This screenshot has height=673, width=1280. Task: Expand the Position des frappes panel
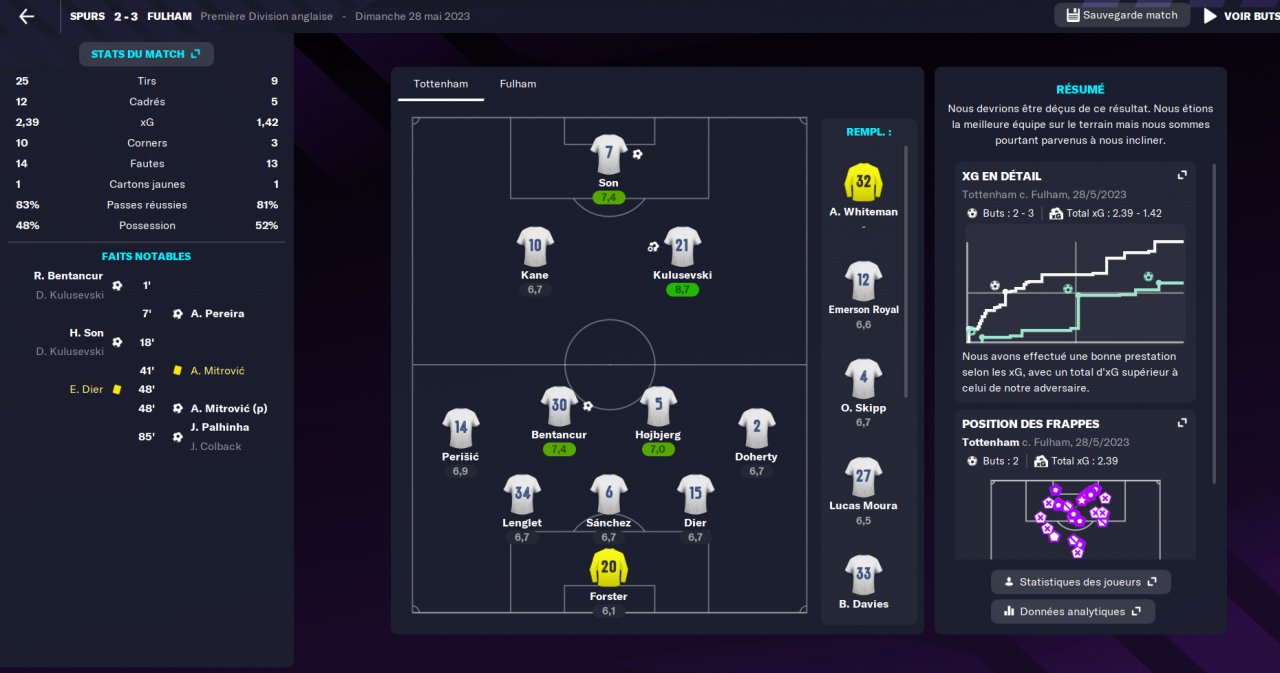1182,423
